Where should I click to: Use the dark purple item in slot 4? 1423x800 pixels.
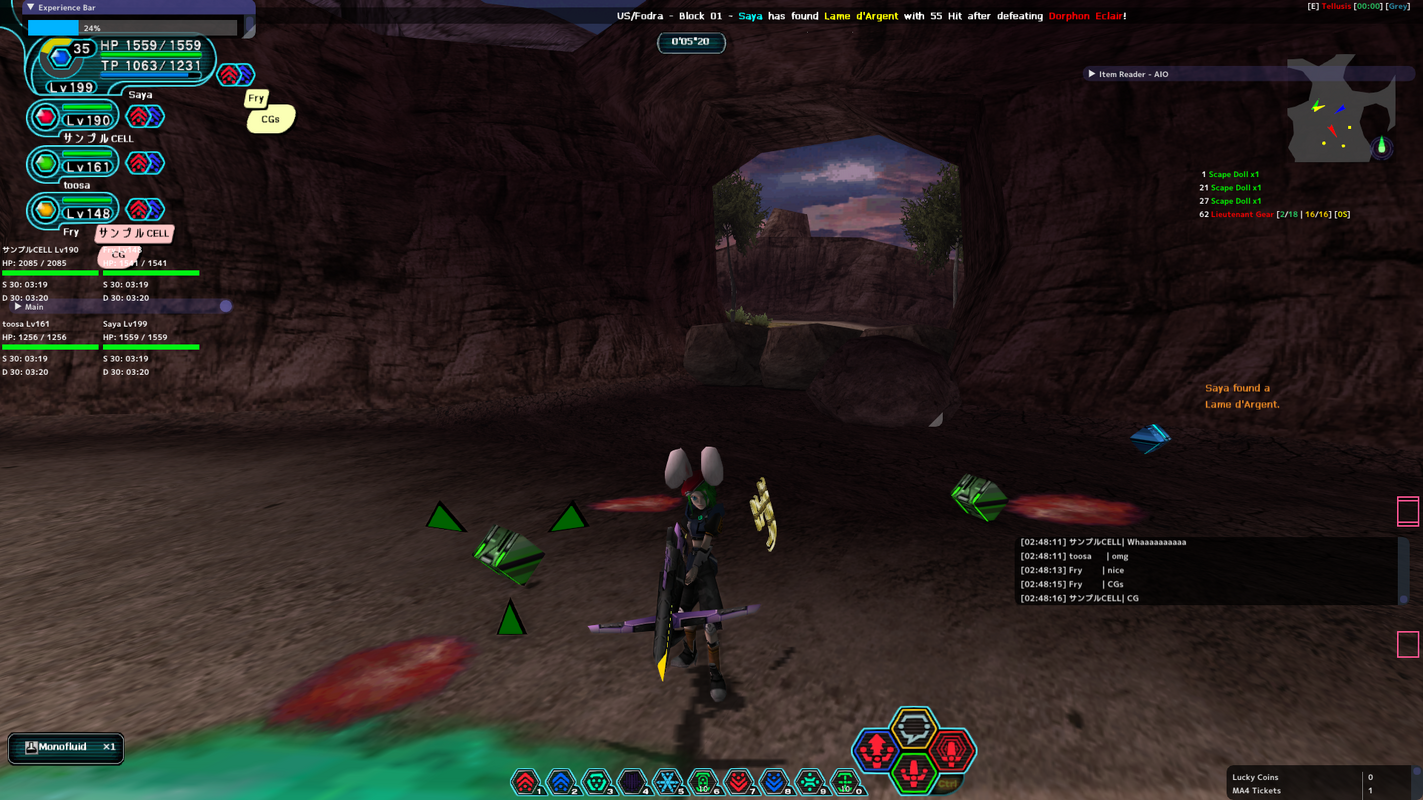click(x=631, y=782)
